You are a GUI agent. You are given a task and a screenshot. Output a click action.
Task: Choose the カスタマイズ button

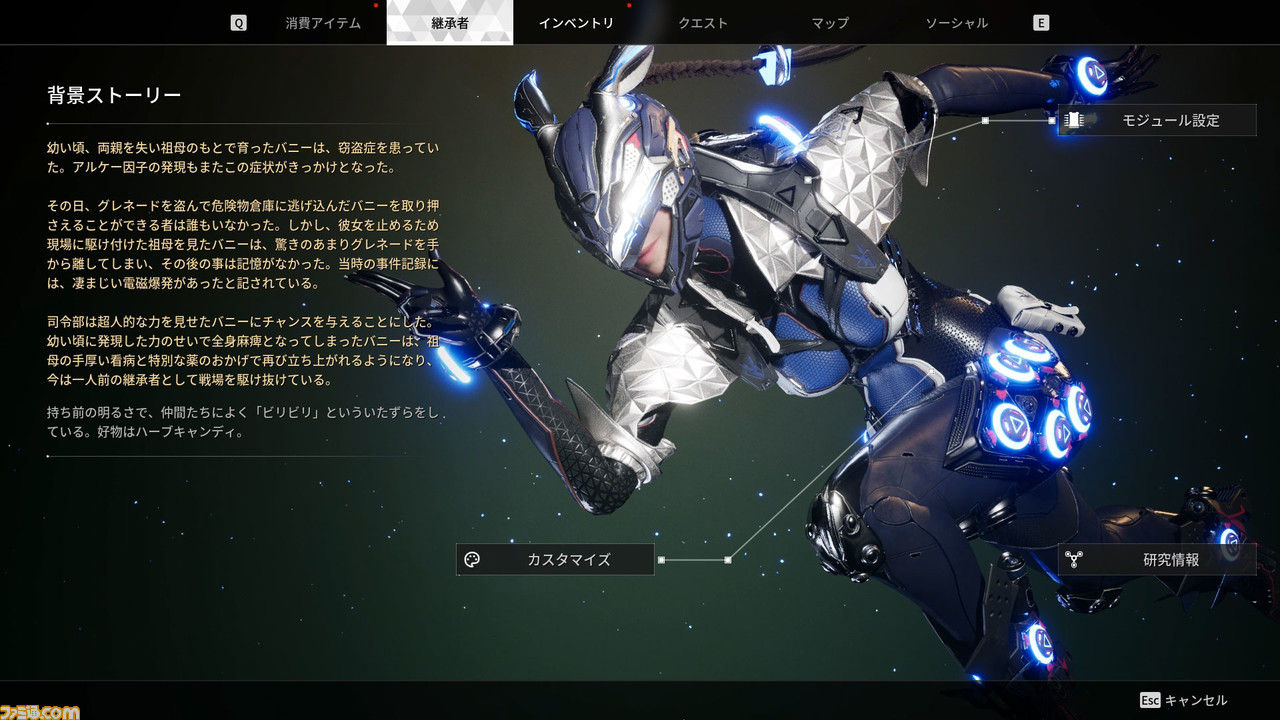[555, 560]
